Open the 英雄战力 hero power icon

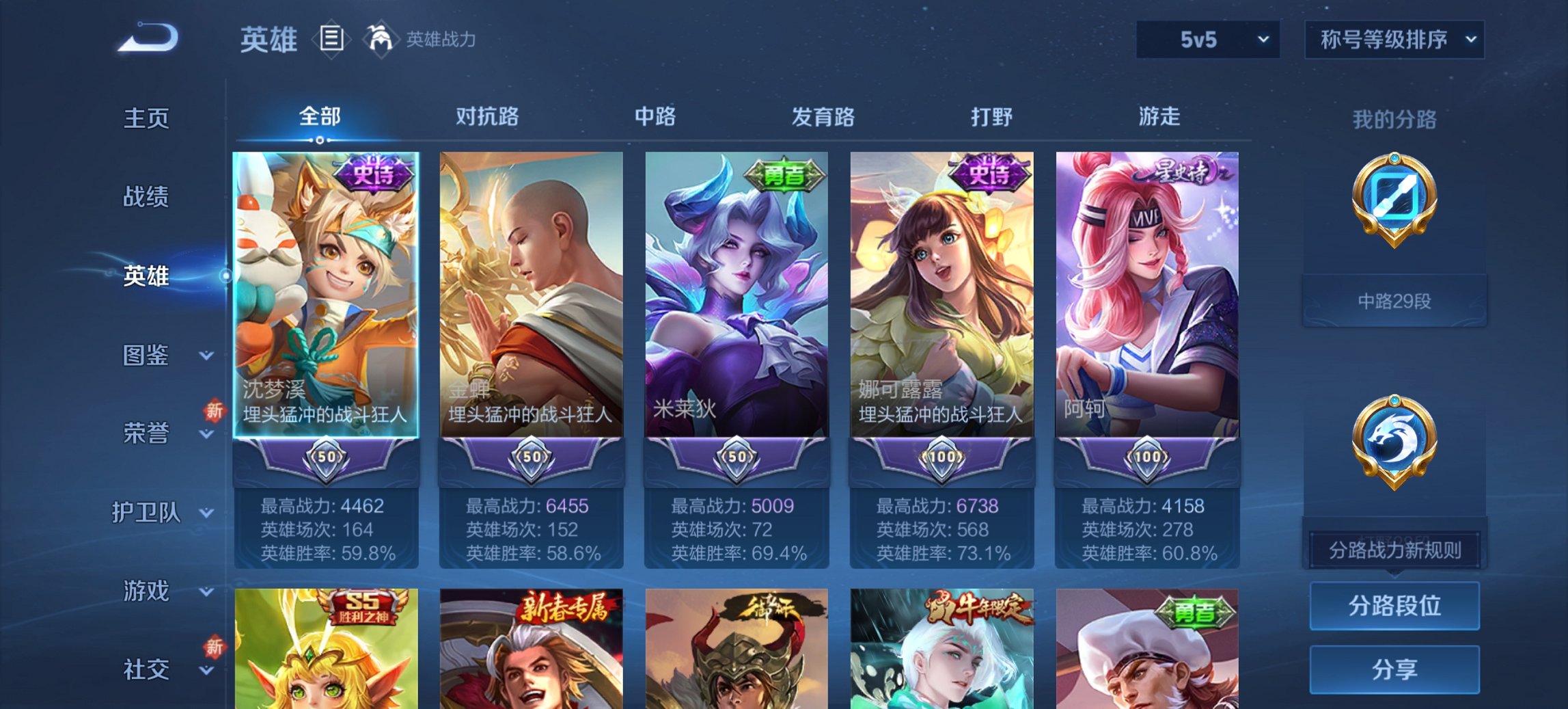tap(381, 39)
